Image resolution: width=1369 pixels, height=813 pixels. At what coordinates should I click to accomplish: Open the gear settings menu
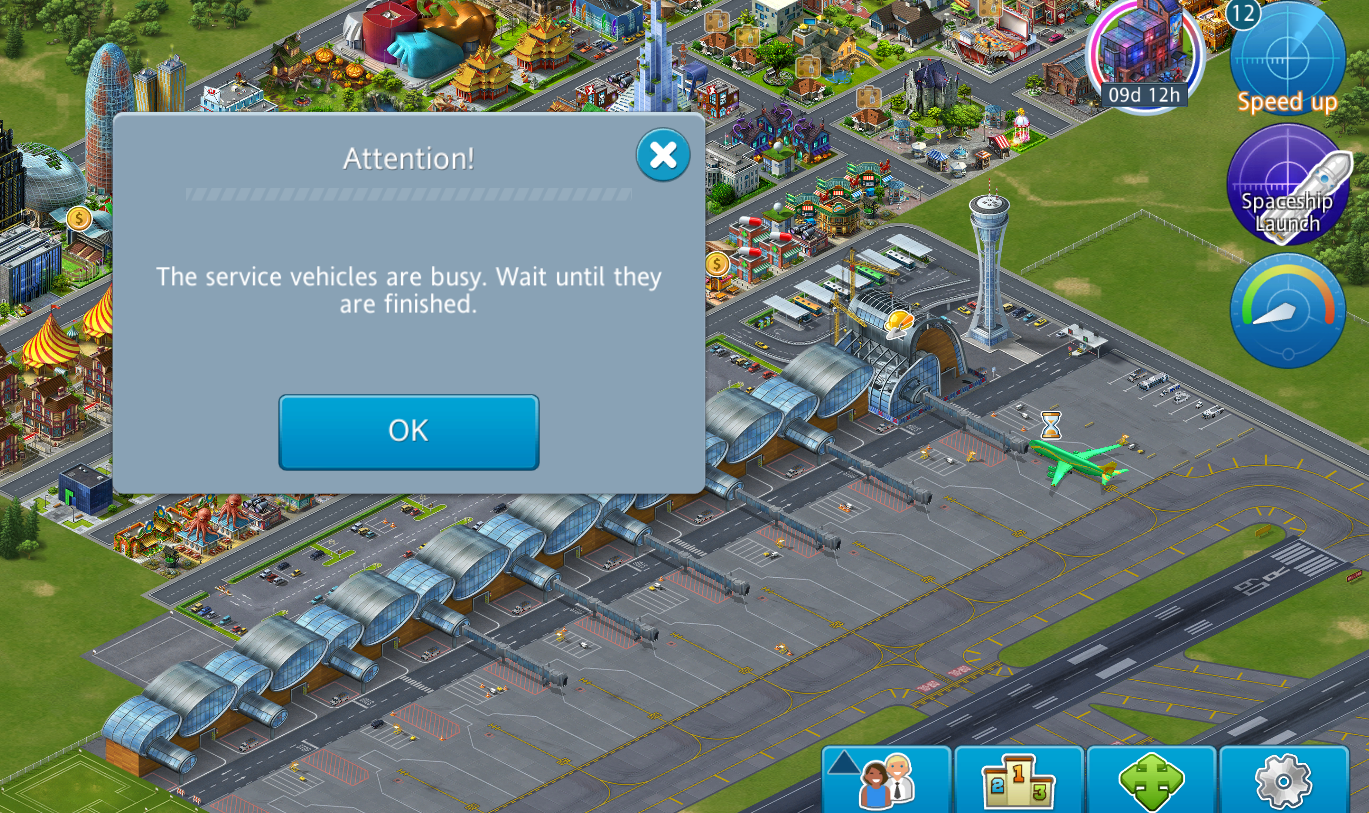point(1283,780)
